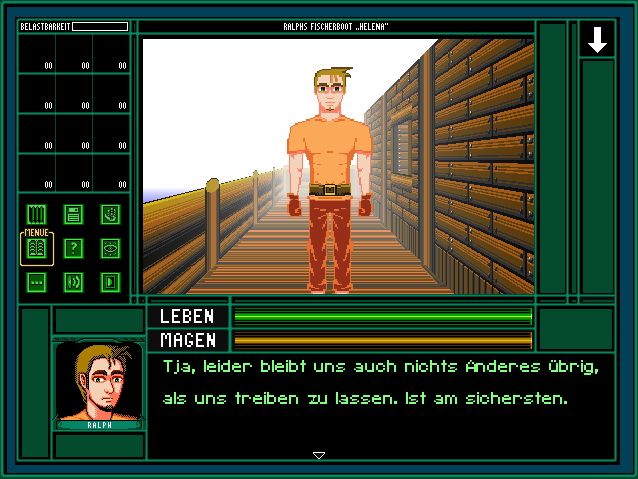Click the play arrow icon
The height and width of the screenshot is (479, 638).
(x=109, y=282)
